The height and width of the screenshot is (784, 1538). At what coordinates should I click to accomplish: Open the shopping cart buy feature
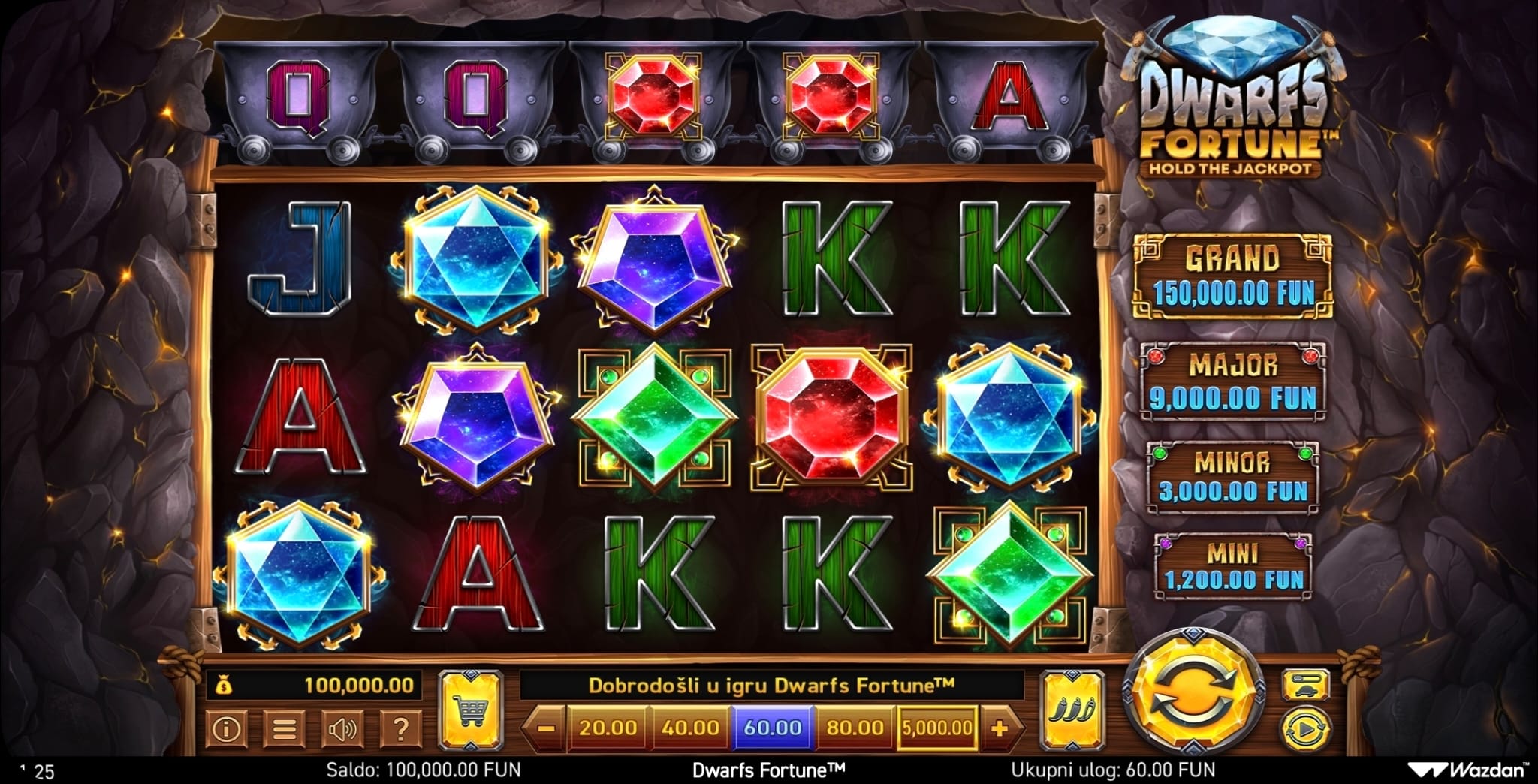[x=470, y=709]
